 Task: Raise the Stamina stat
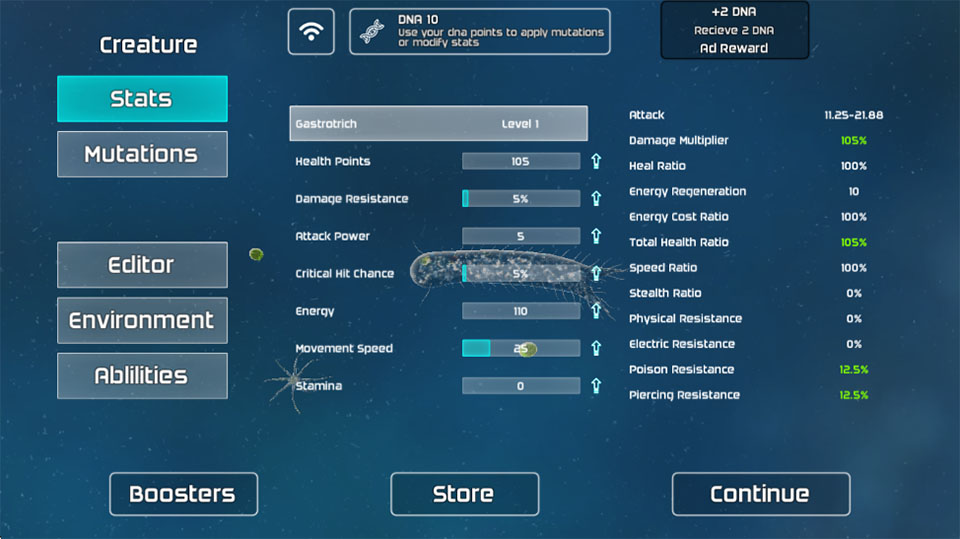(596, 386)
